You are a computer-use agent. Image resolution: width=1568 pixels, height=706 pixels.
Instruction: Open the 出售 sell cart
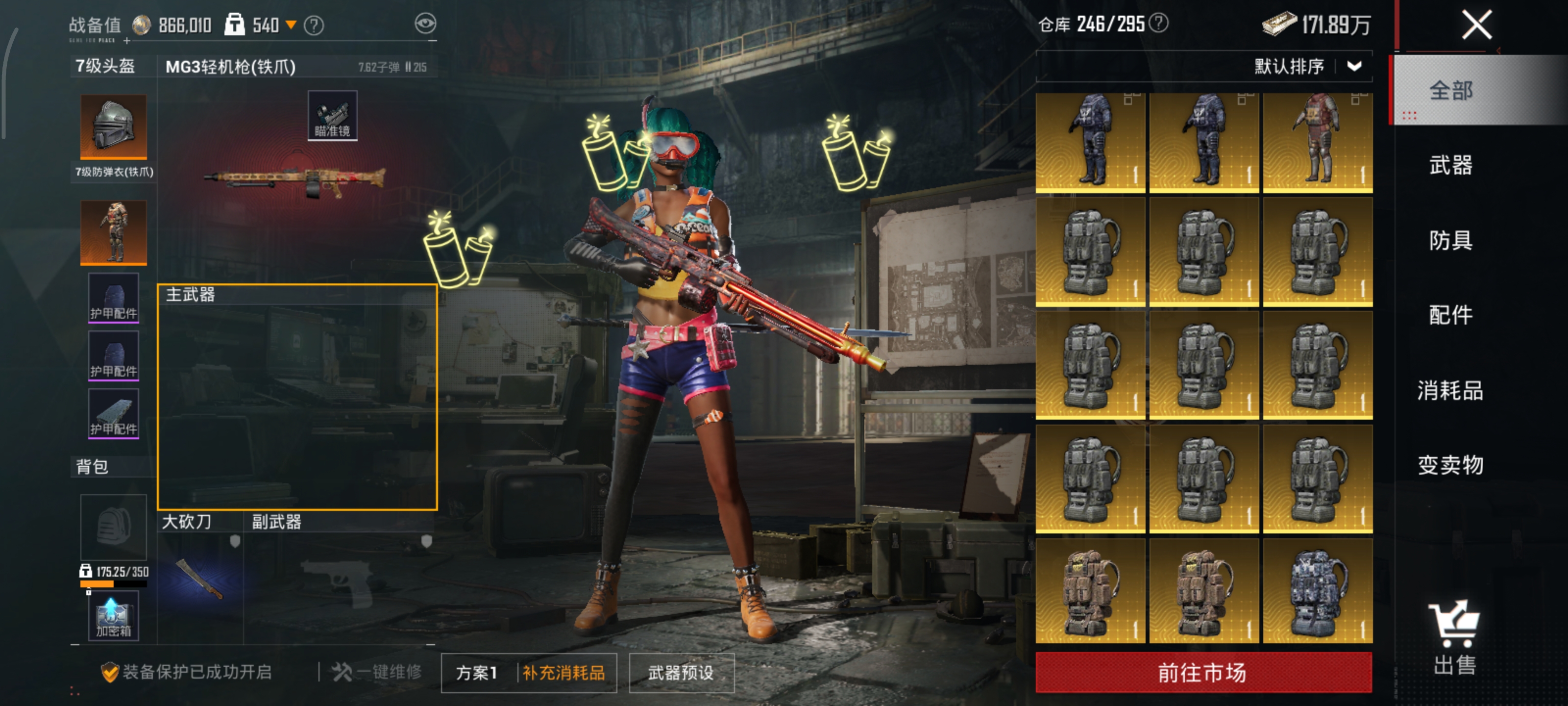pyautogui.click(x=1454, y=637)
